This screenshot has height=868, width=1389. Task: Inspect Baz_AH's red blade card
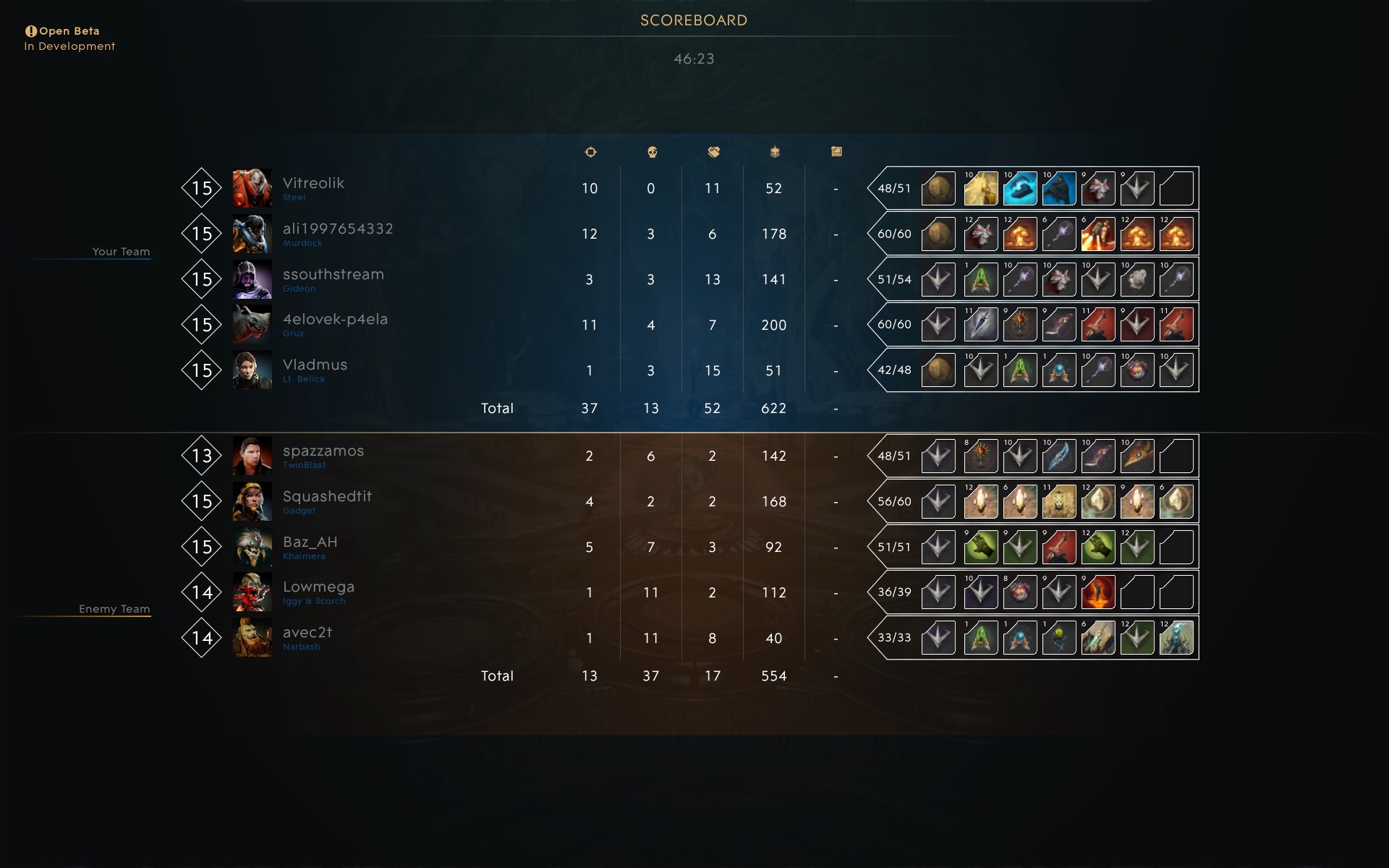[1058, 548]
